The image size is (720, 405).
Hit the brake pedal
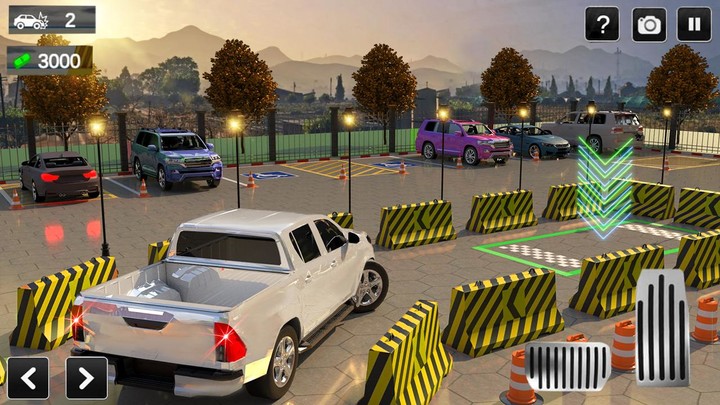(568, 366)
